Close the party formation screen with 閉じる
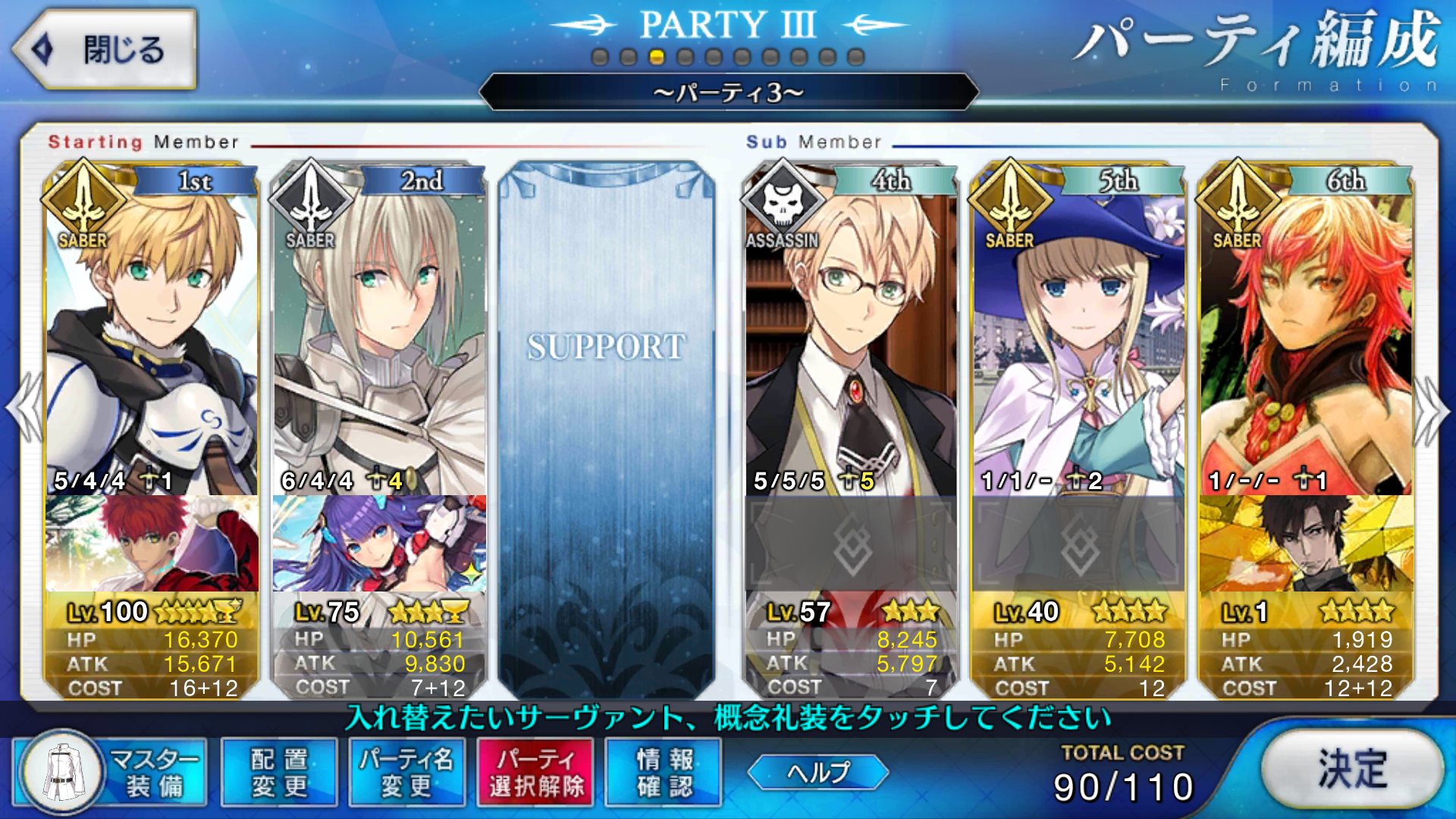Viewport: 1456px width, 819px height. click(104, 50)
